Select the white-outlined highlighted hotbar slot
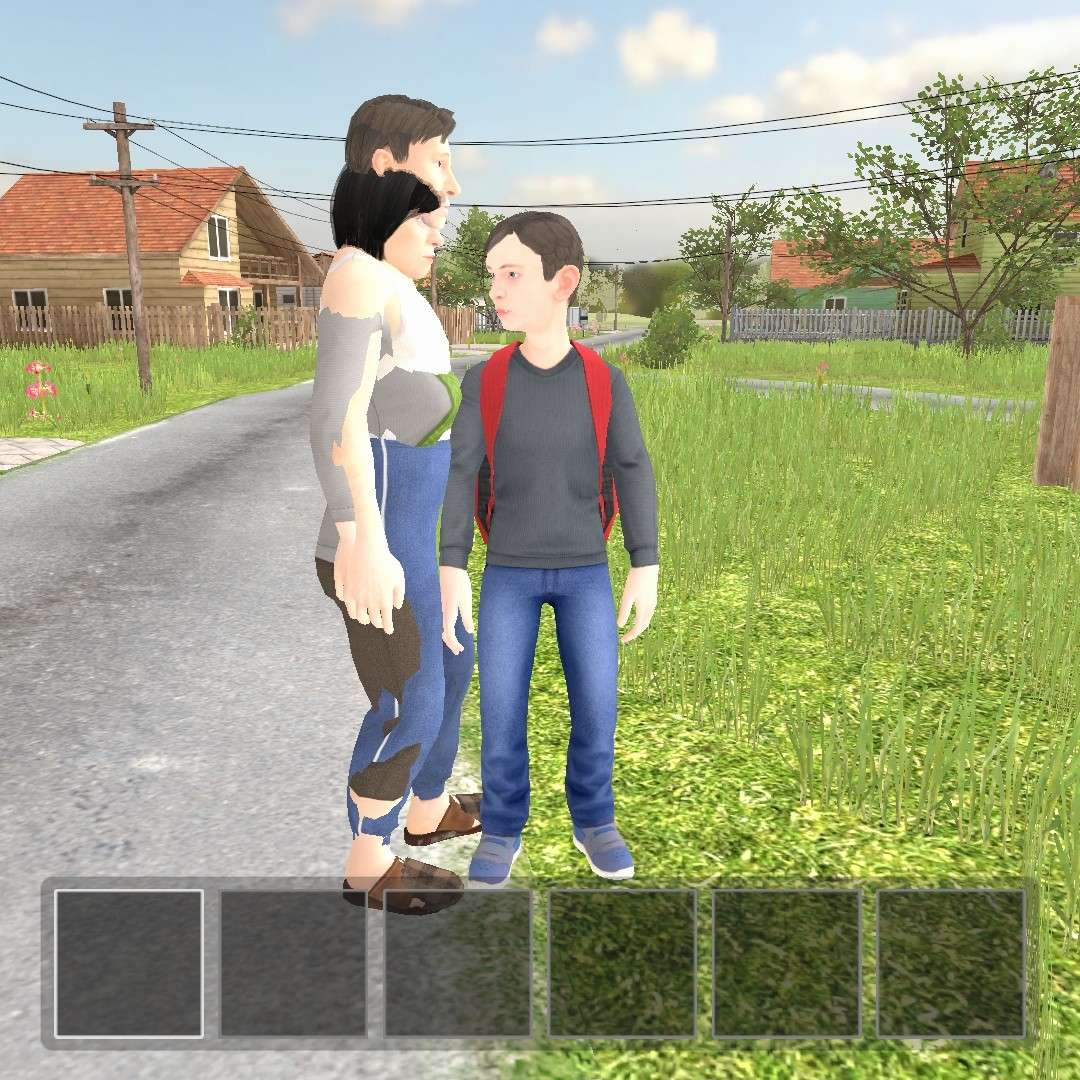 (x=129, y=963)
